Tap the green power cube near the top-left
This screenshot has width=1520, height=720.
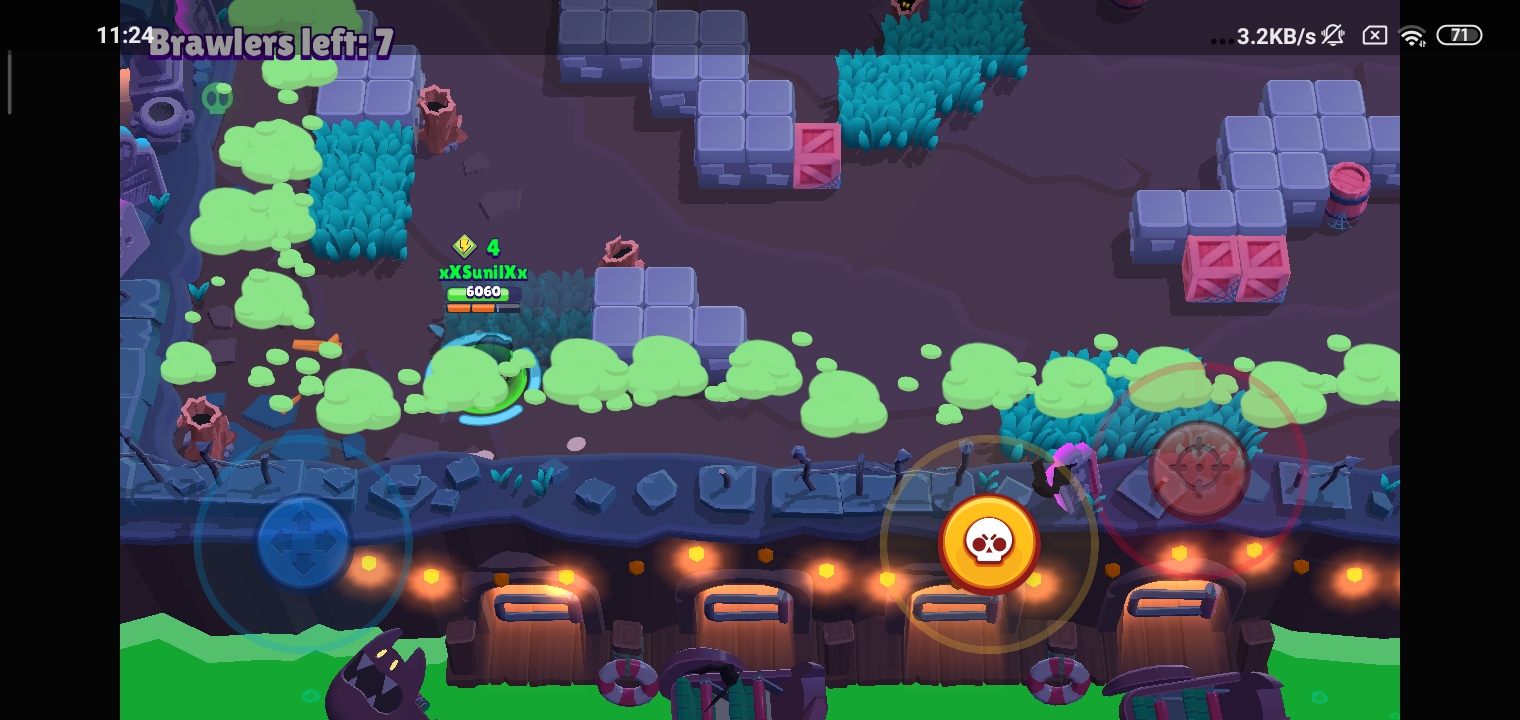click(219, 98)
